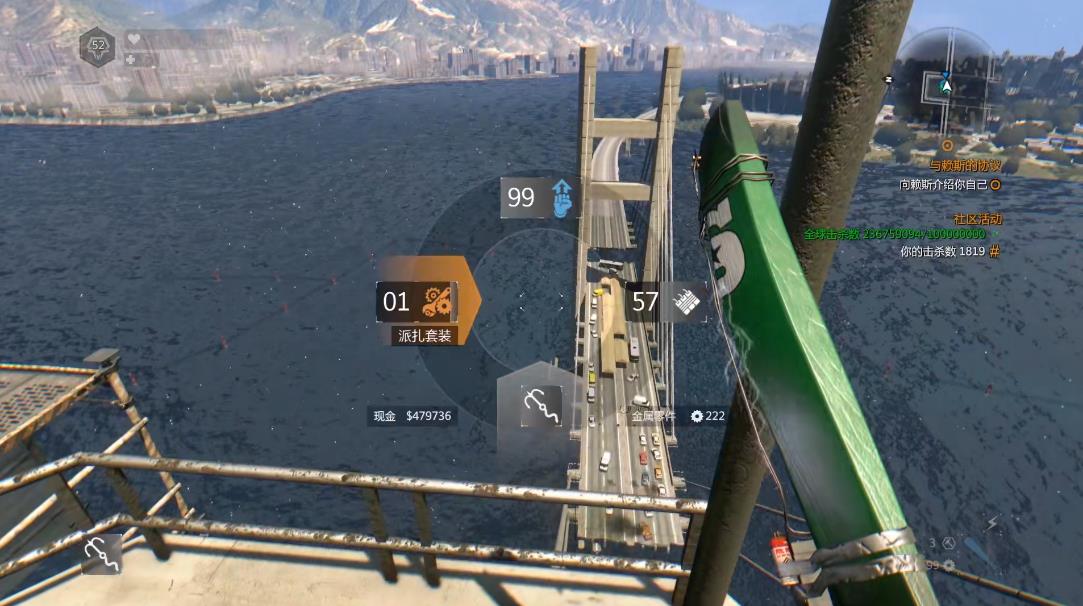Open the circular minimap
1083x606 pixels.
[x=946, y=77]
